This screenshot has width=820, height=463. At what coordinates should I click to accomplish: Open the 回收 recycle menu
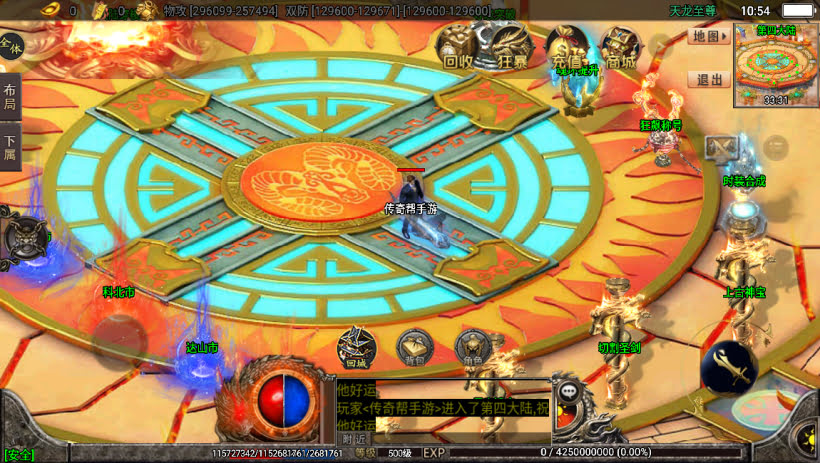[458, 47]
